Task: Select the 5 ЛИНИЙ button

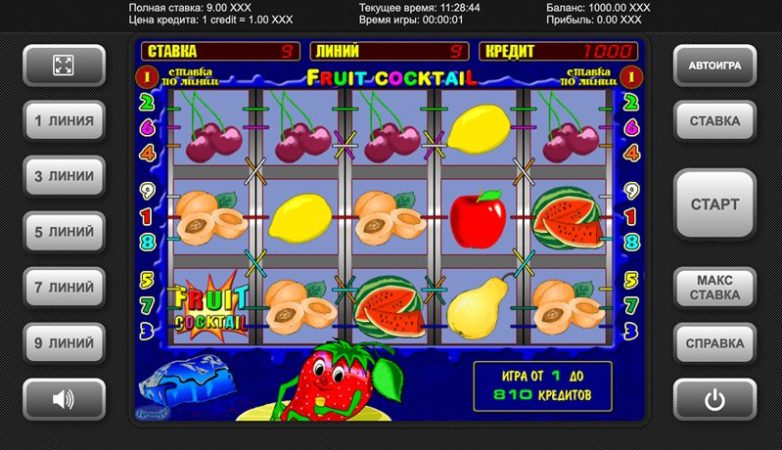Action: click(x=64, y=231)
